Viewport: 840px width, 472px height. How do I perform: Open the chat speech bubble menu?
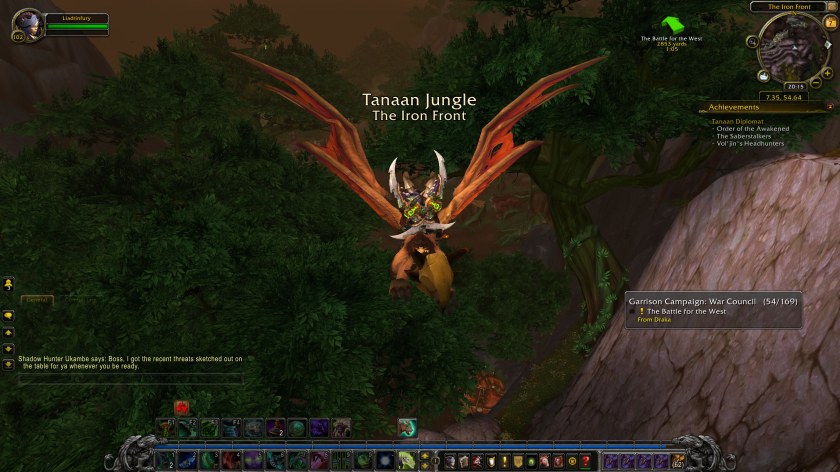(x=8, y=315)
